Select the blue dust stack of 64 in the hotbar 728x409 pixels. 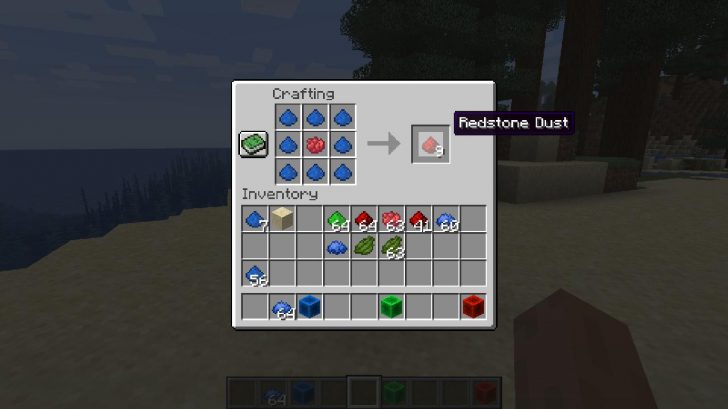(282, 307)
